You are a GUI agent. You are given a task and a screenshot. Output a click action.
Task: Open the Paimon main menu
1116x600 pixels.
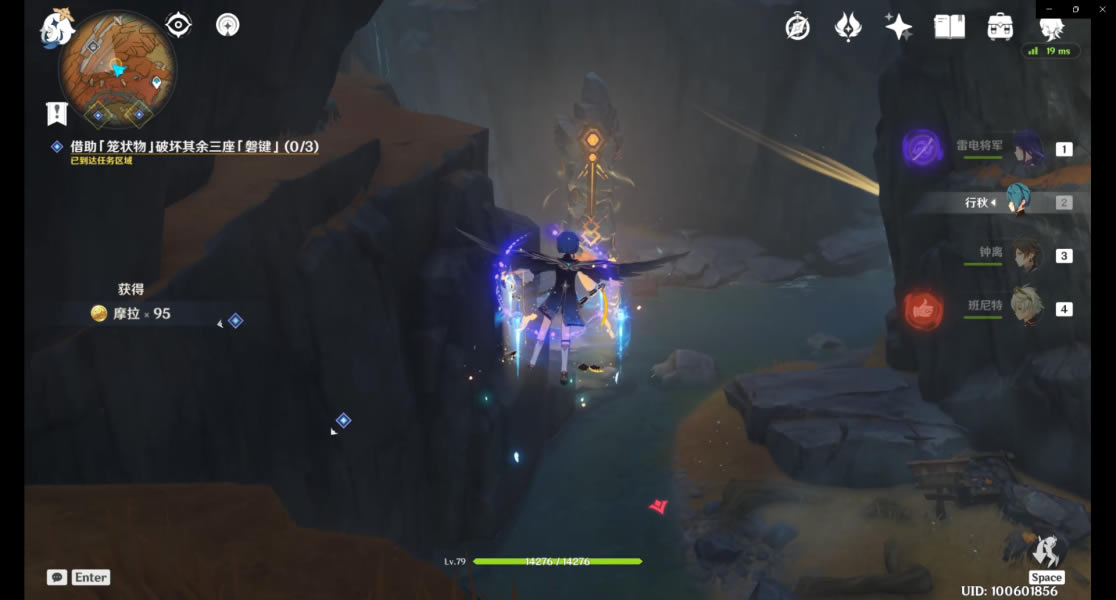(x=57, y=26)
